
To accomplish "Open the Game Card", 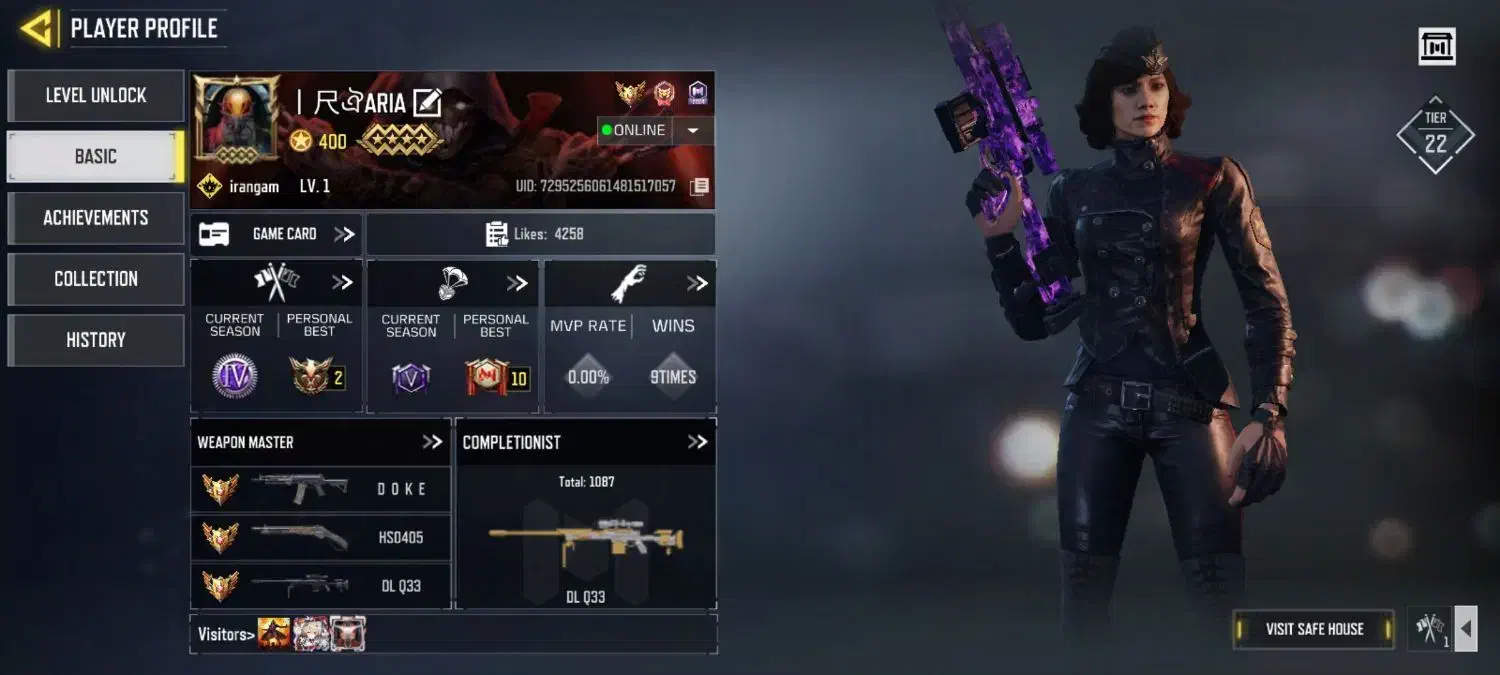I will click(277, 234).
